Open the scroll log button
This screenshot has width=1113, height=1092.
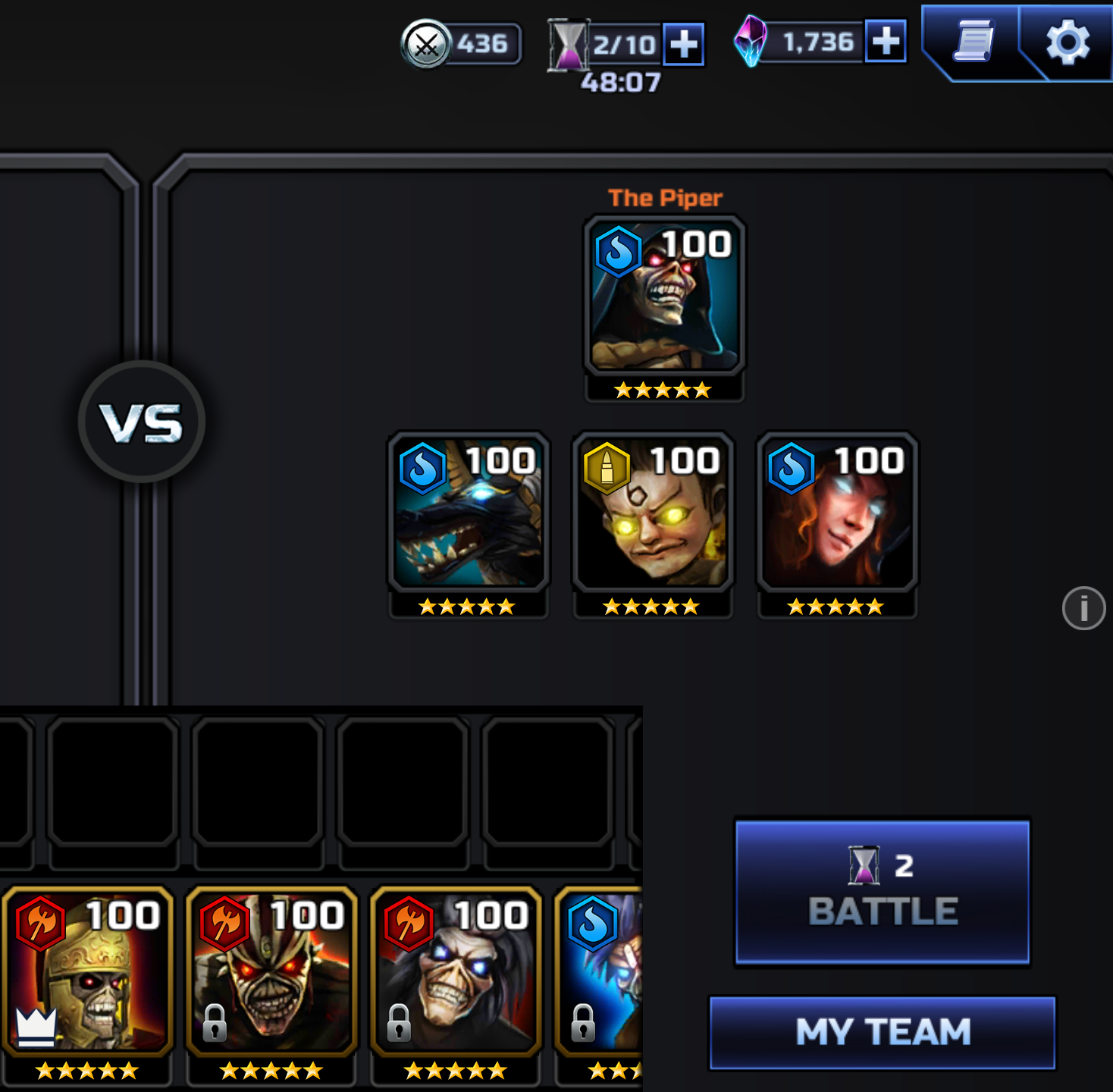click(x=974, y=42)
